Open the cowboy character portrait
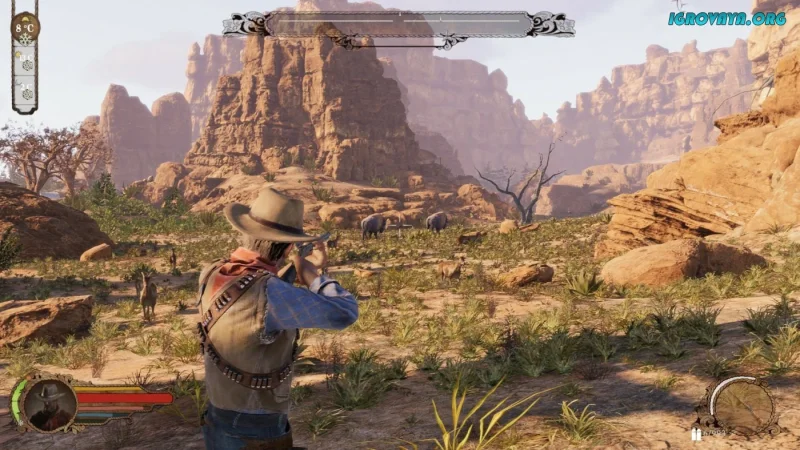This screenshot has height=450, width=800. (49, 404)
